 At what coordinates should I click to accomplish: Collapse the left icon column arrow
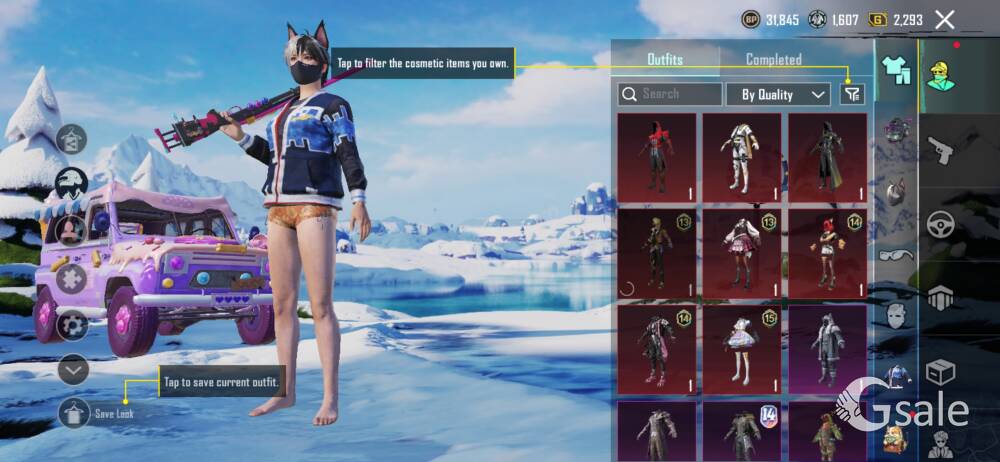pos(74,369)
